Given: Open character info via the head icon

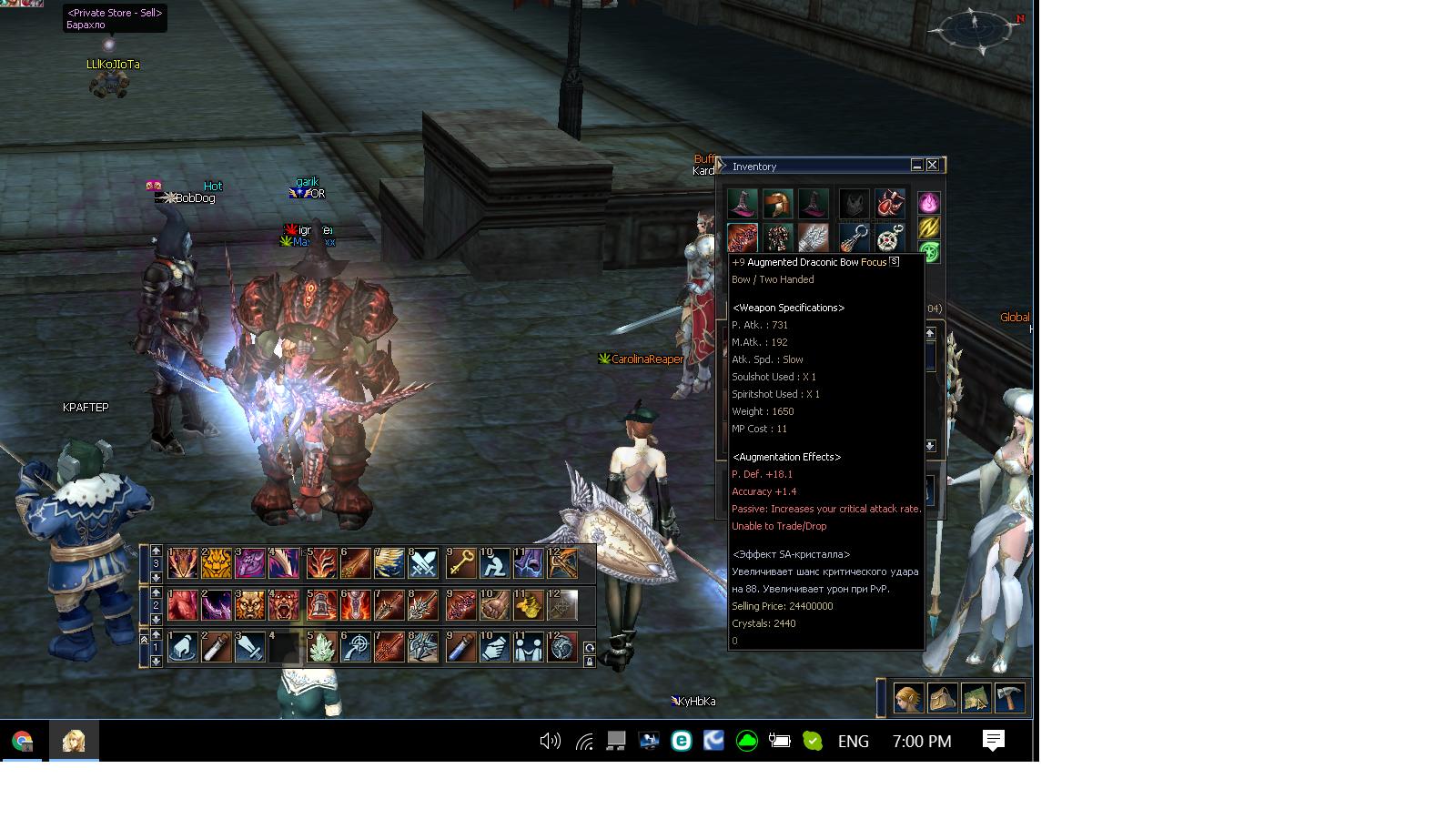Looking at the screenshot, I should pos(908,697).
